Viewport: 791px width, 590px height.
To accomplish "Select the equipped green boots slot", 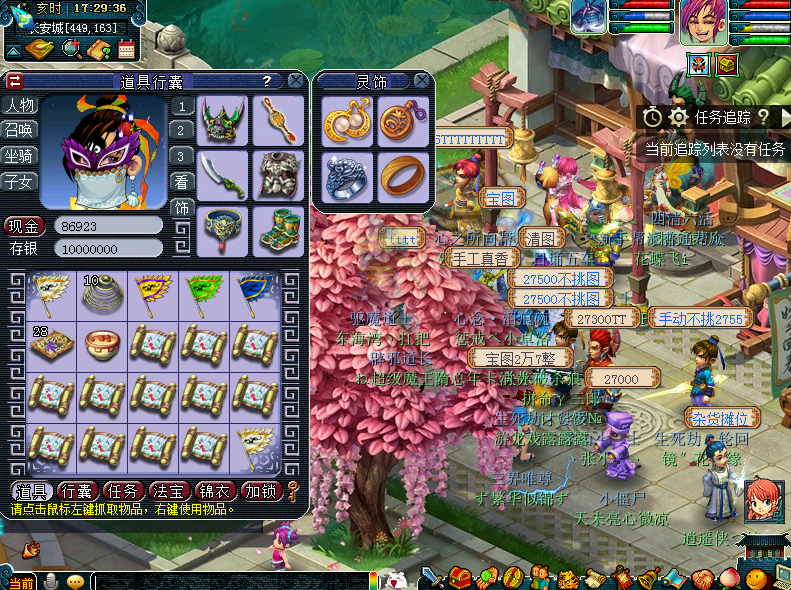I will pyautogui.click(x=277, y=229).
